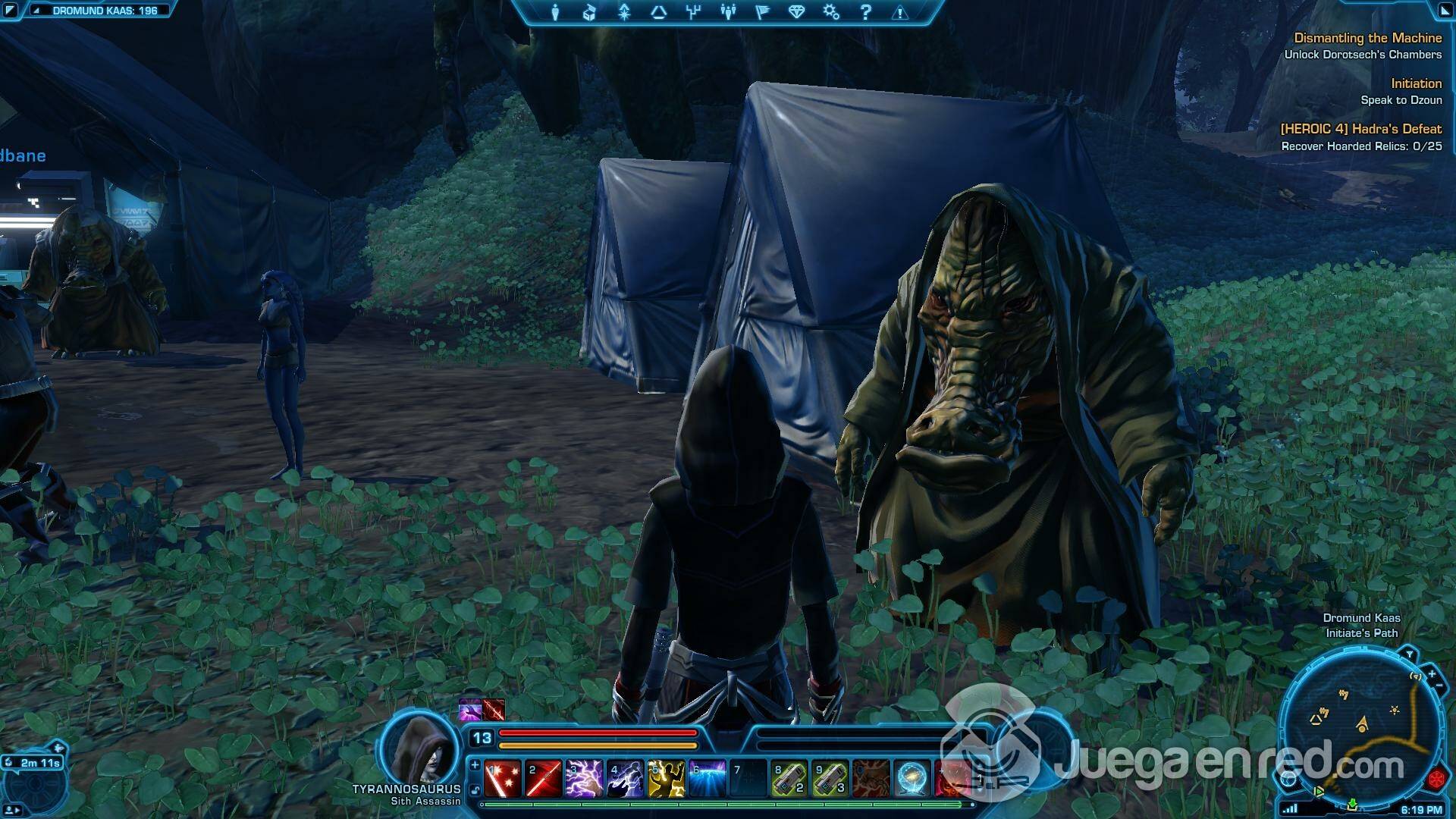Activate the red saber strike ability in slot 1
Screen dimensions: 1456x819
pos(503,779)
